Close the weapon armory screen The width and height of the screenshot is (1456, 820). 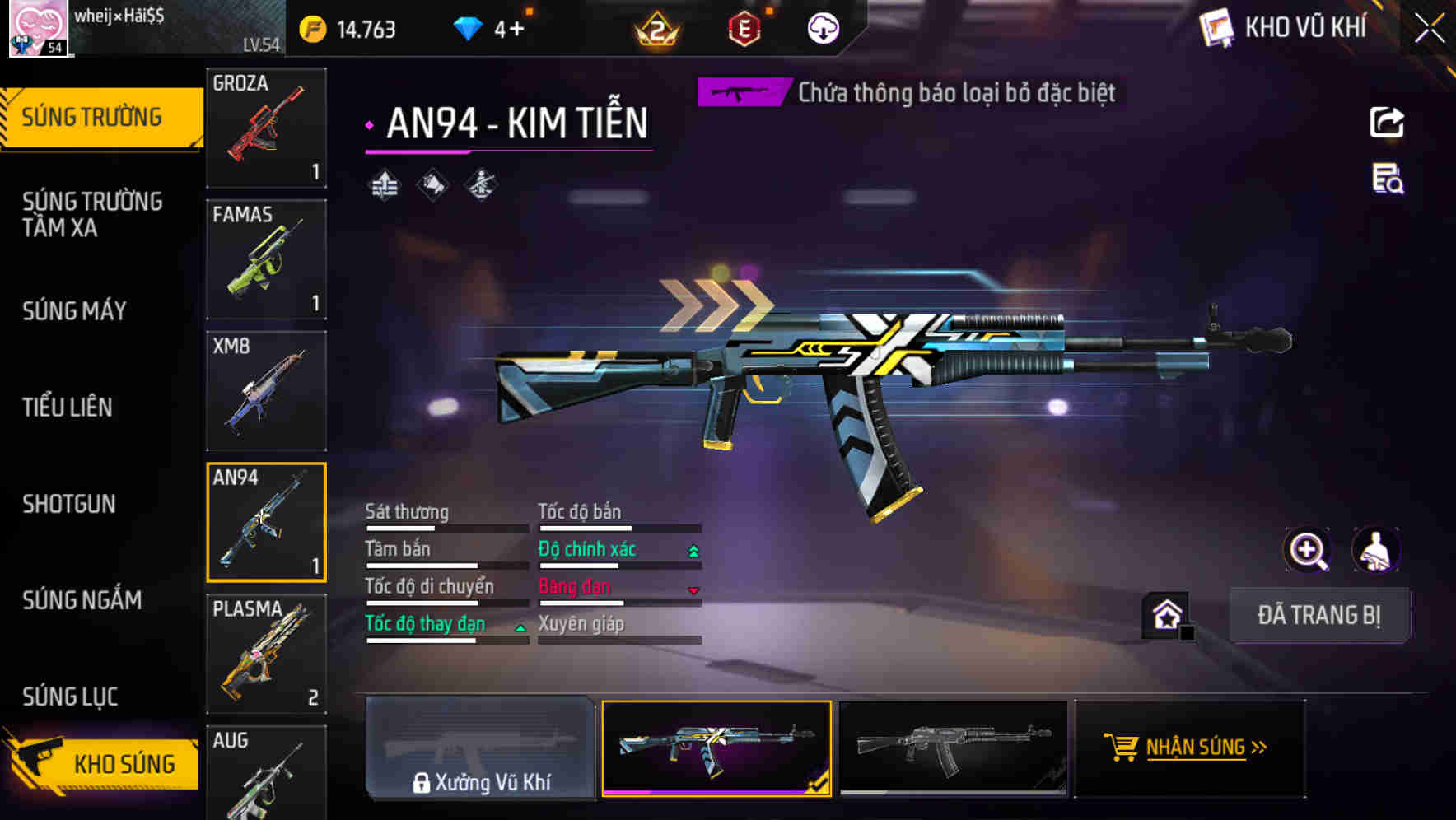[x=1430, y=28]
